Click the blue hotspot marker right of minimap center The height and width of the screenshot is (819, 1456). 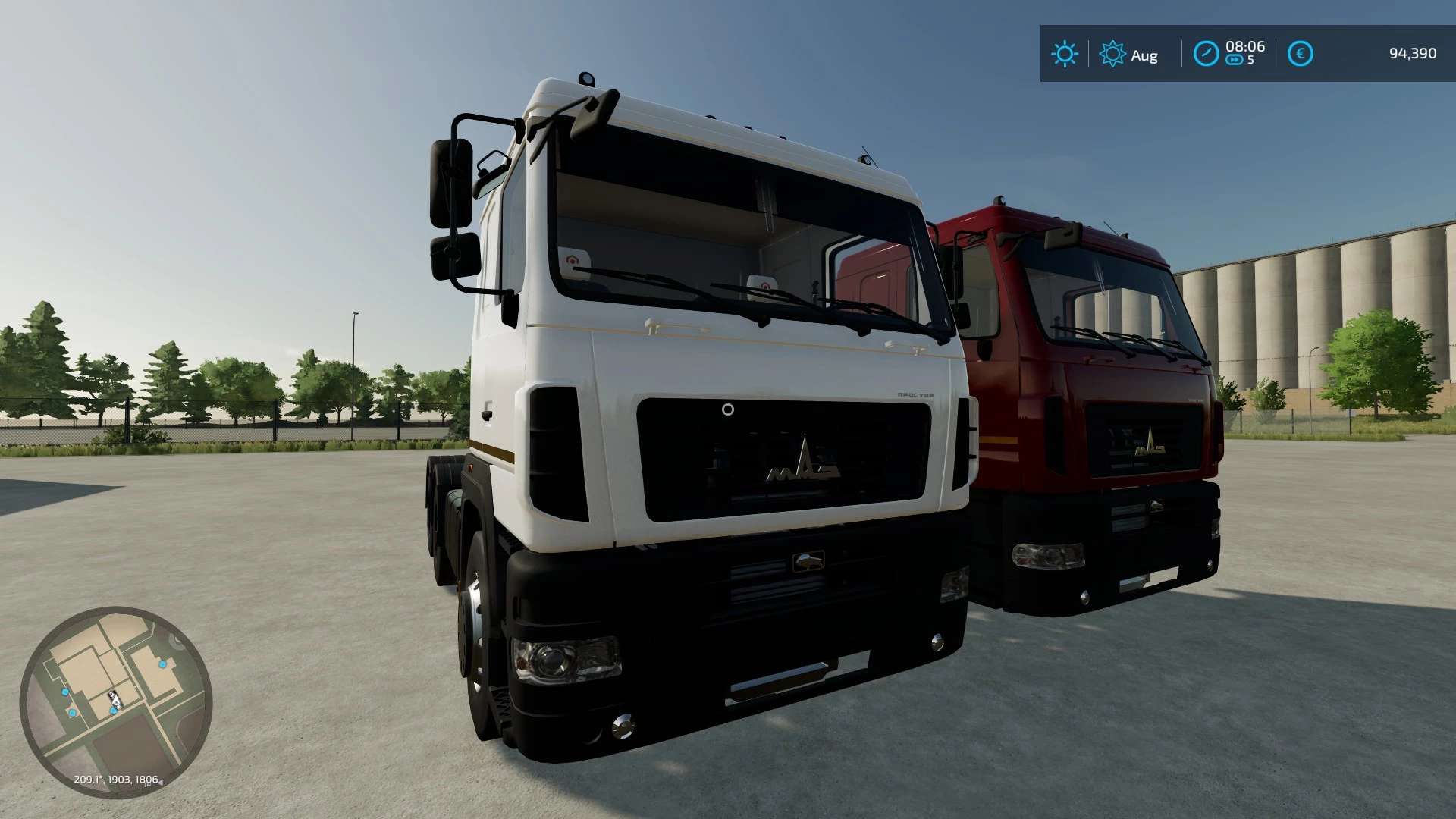point(163,664)
